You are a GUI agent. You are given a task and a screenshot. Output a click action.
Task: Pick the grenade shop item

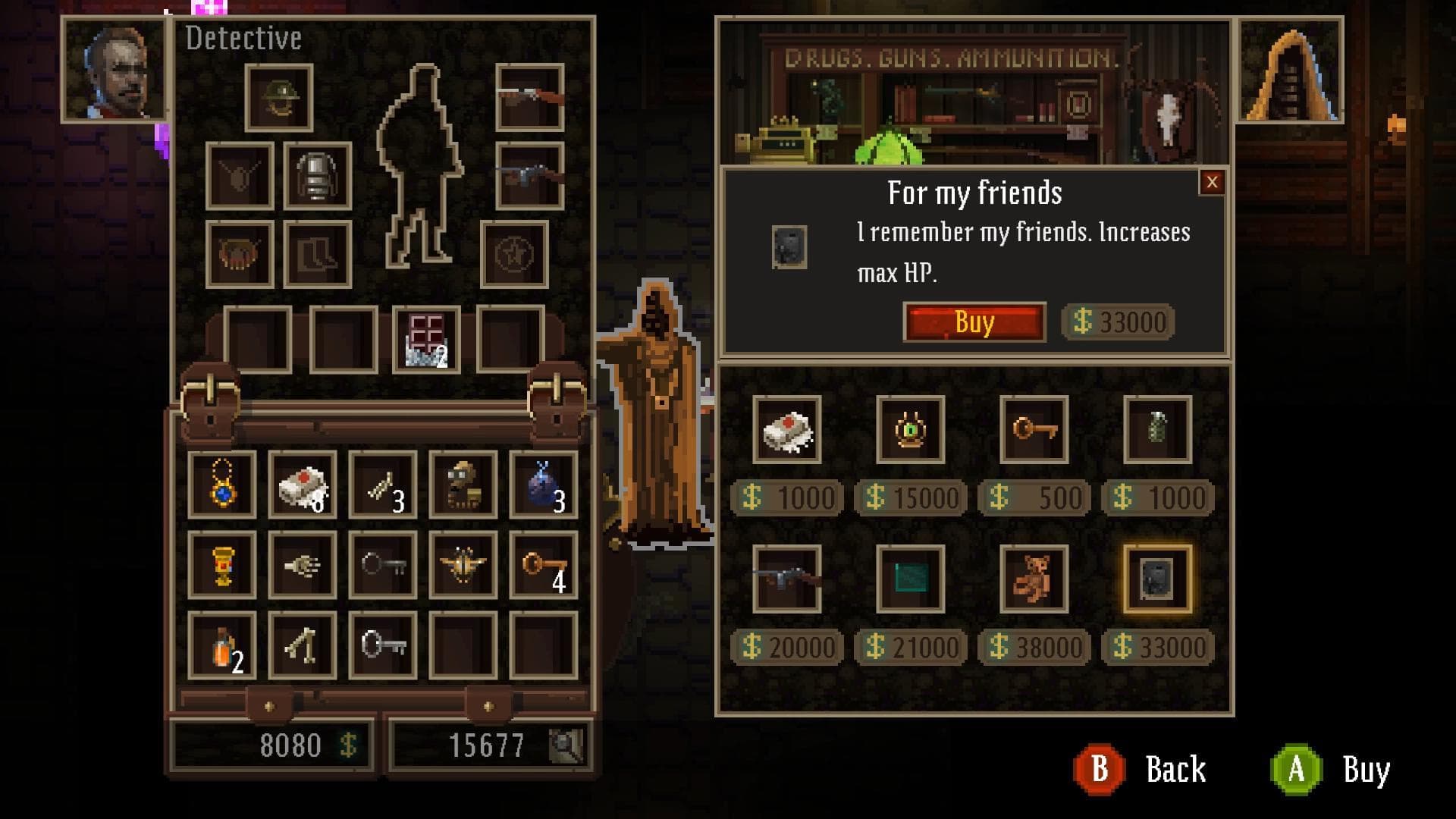(1157, 429)
